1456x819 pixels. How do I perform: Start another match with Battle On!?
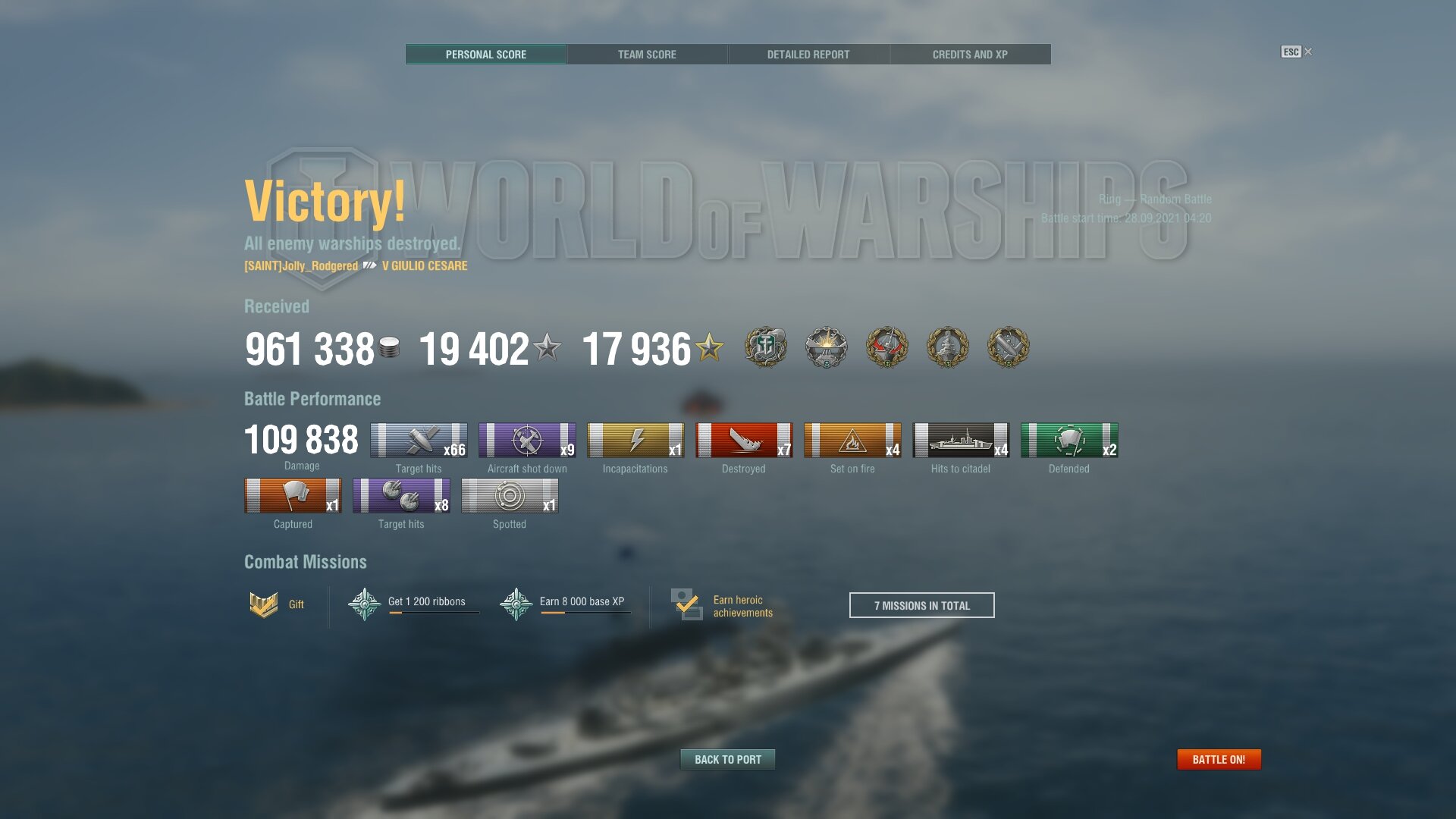point(1219,759)
